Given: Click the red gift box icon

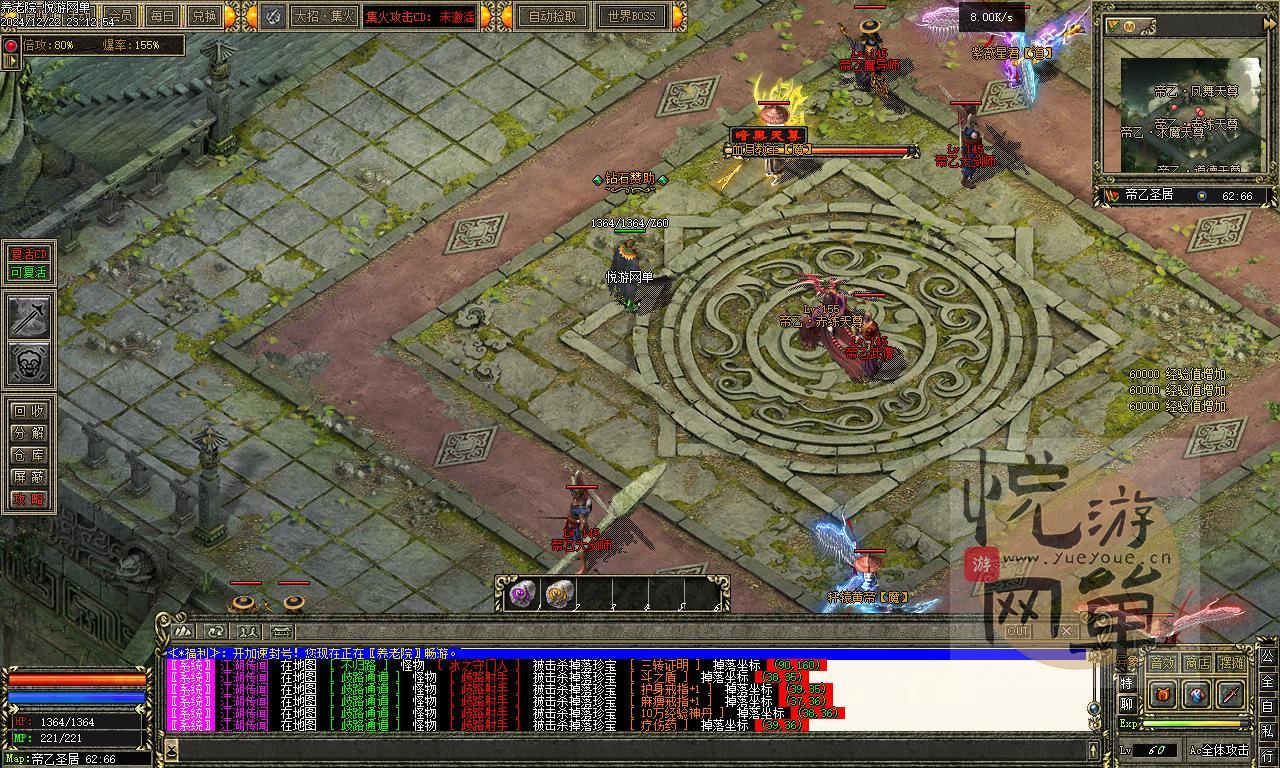Looking at the screenshot, I should (1162, 694).
